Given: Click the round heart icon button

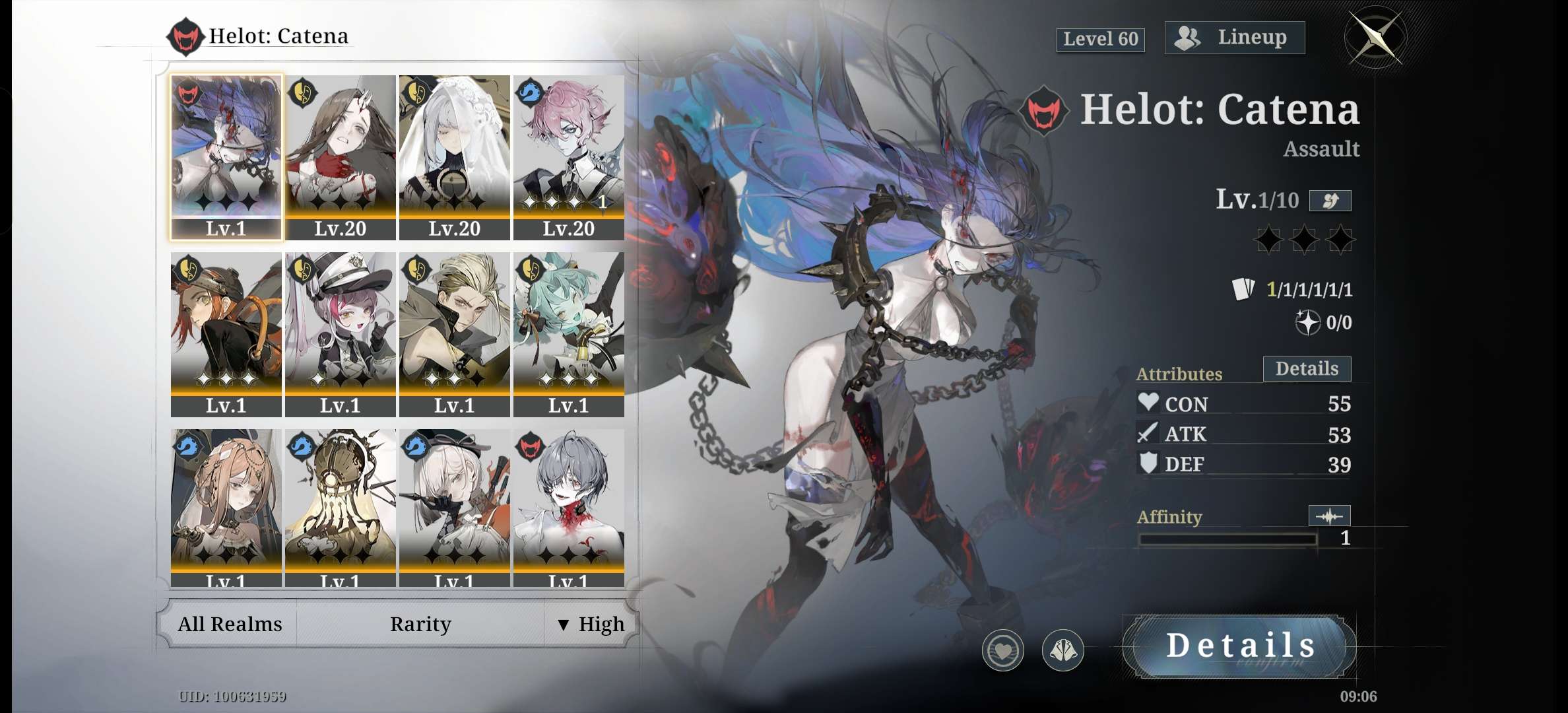Looking at the screenshot, I should click(1002, 650).
